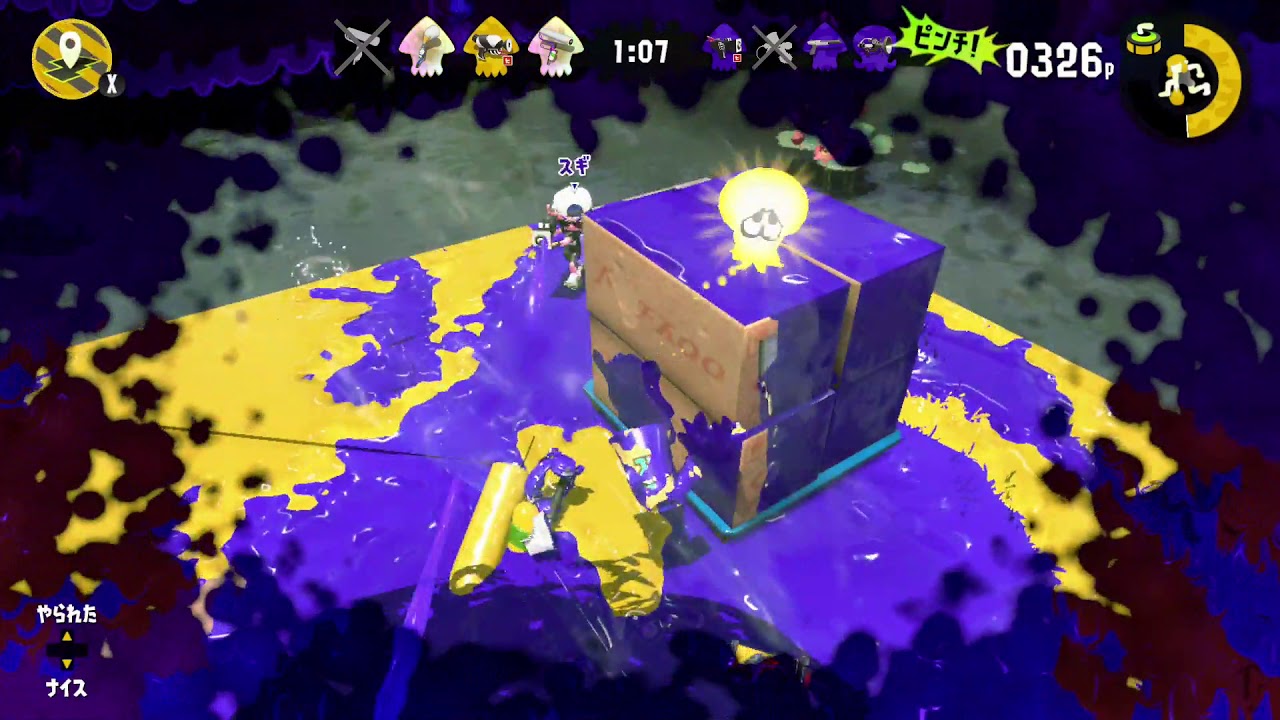This screenshot has height=720, width=1280.
Task: Click the purple squid carrying the lead weapon
Action: (722, 48)
